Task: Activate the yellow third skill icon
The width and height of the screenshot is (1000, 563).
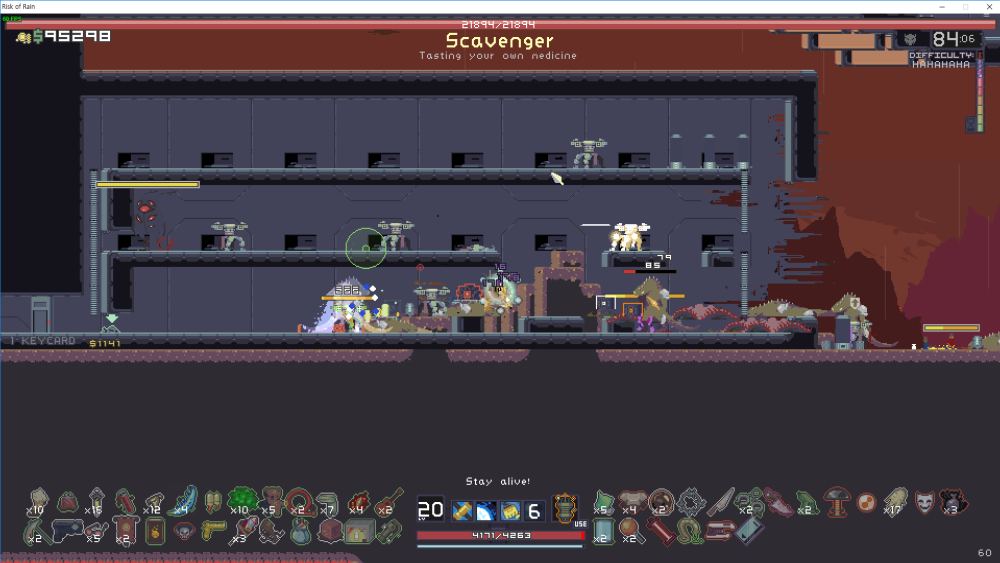Action: click(x=510, y=511)
